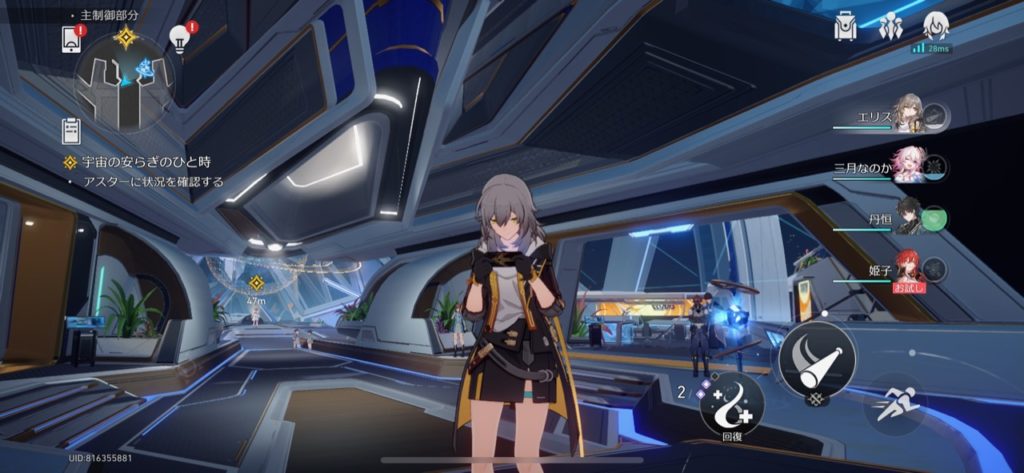This screenshot has width=1024, height=473.
Task: Open the phone menu icon
Action: pyautogui.click(x=71, y=38)
